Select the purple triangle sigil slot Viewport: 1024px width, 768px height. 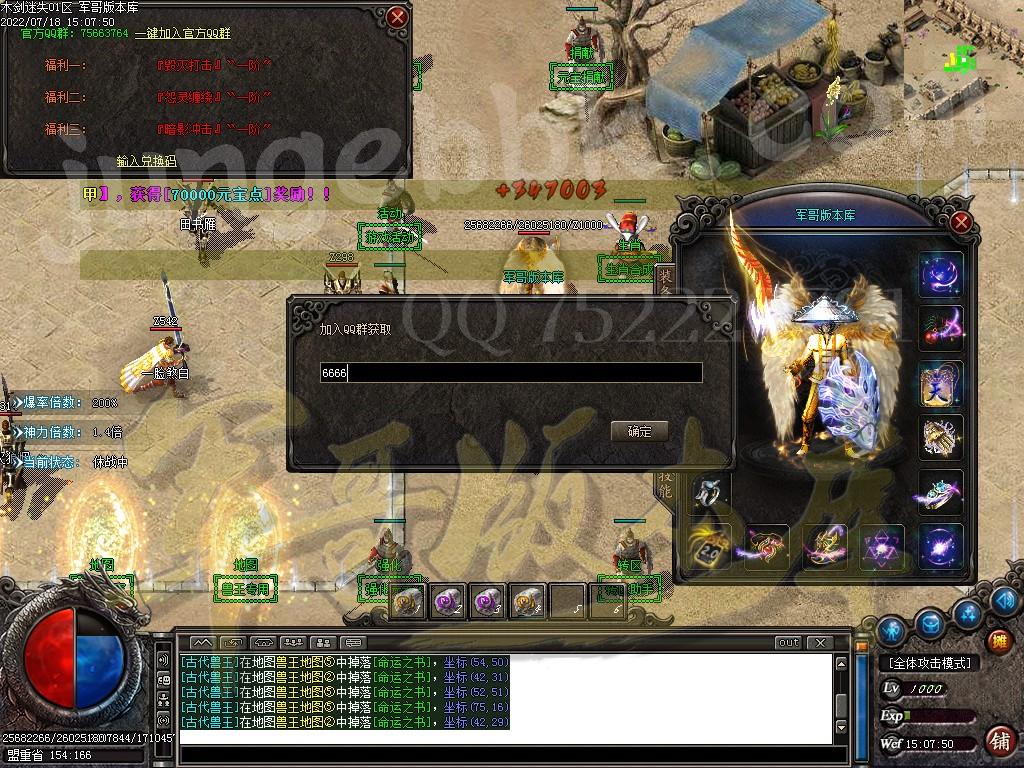point(883,547)
